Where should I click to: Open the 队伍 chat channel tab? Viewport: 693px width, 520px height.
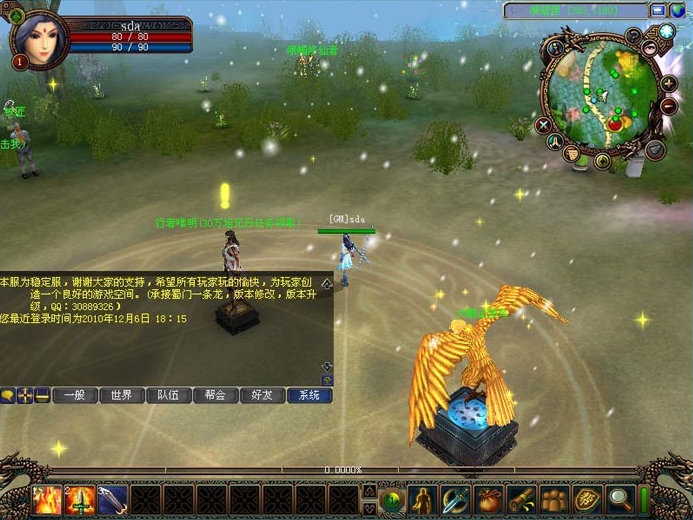(169, 395)
